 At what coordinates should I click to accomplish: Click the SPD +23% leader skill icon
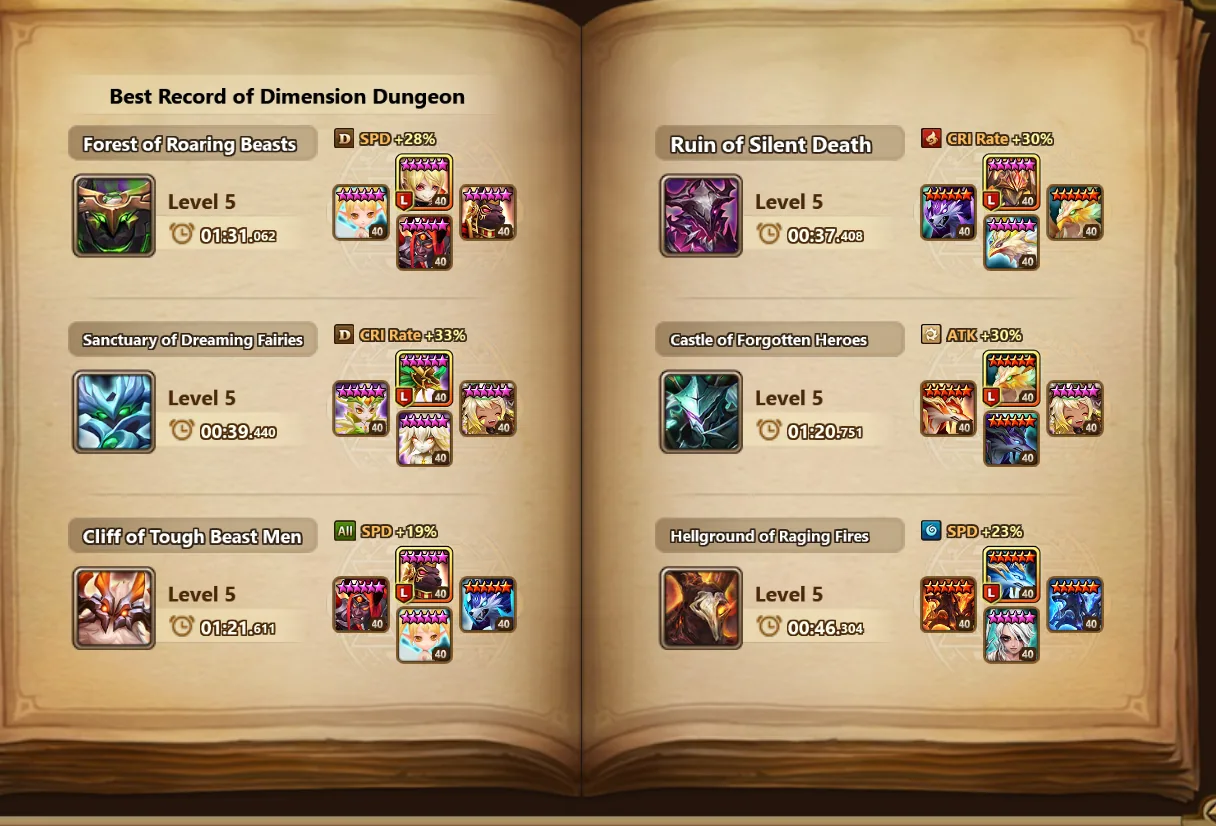pos(931,531)
